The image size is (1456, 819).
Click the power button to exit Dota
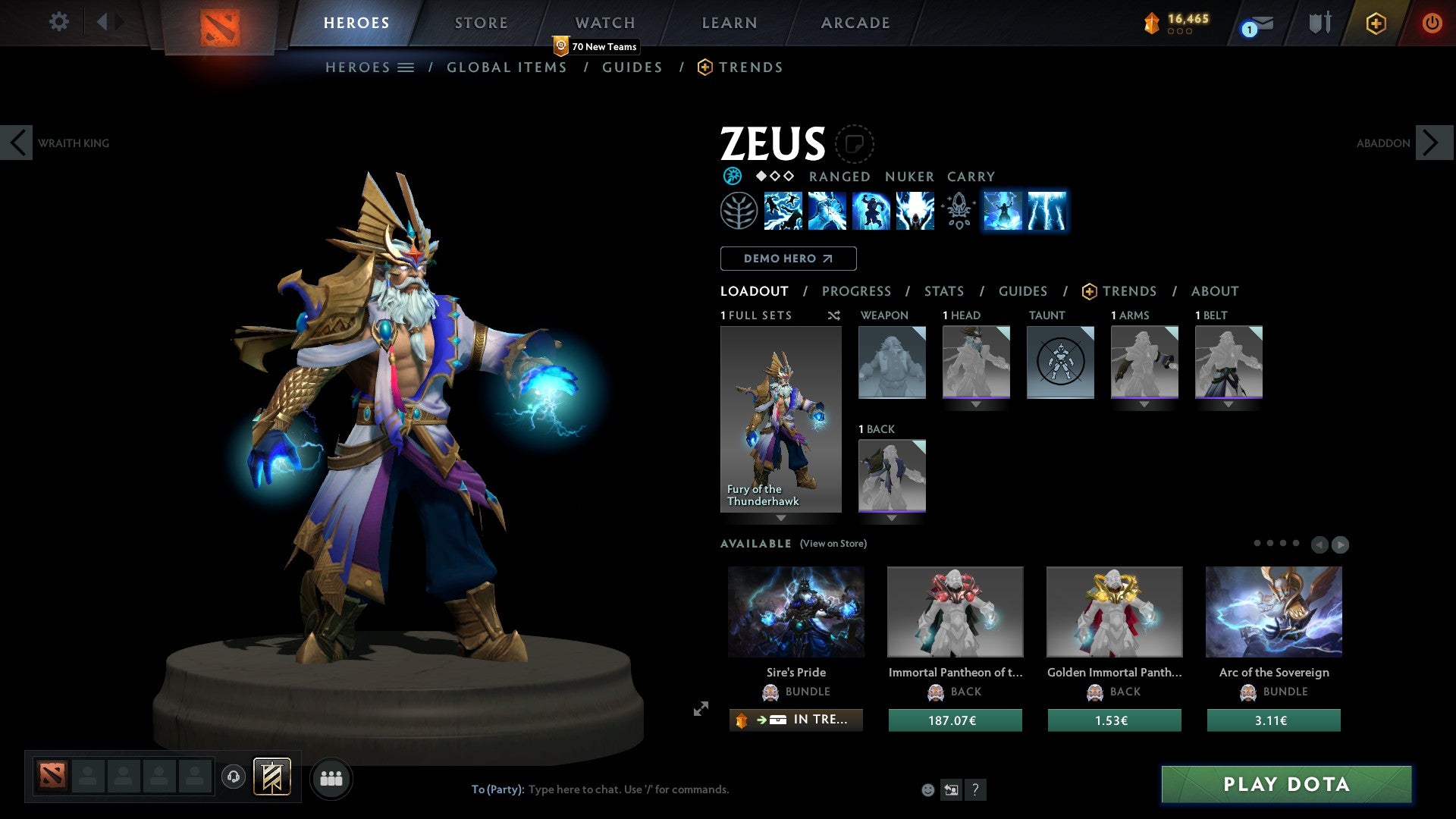[1433, 22]
